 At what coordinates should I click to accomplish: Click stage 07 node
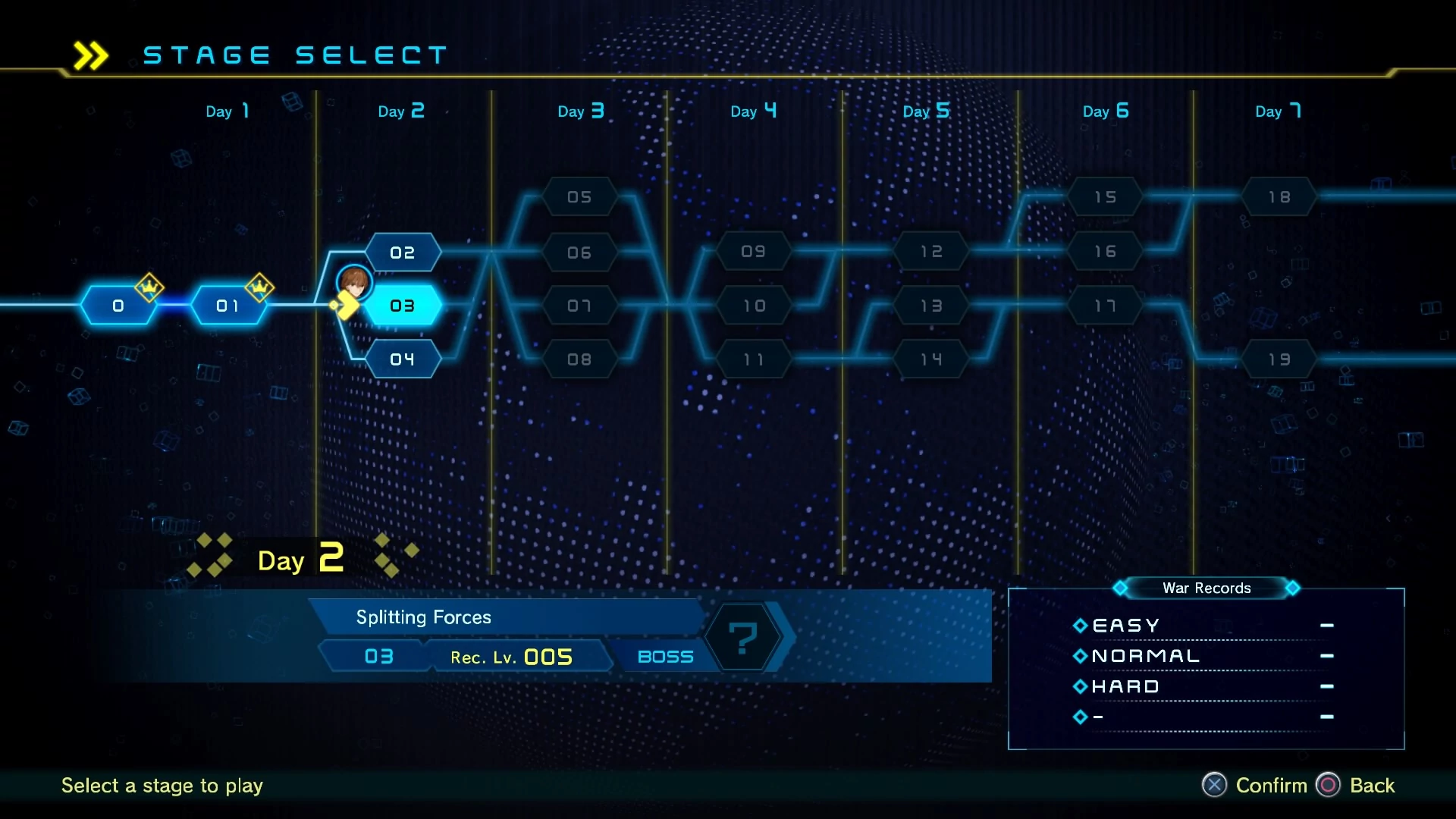tap(579, 306)
